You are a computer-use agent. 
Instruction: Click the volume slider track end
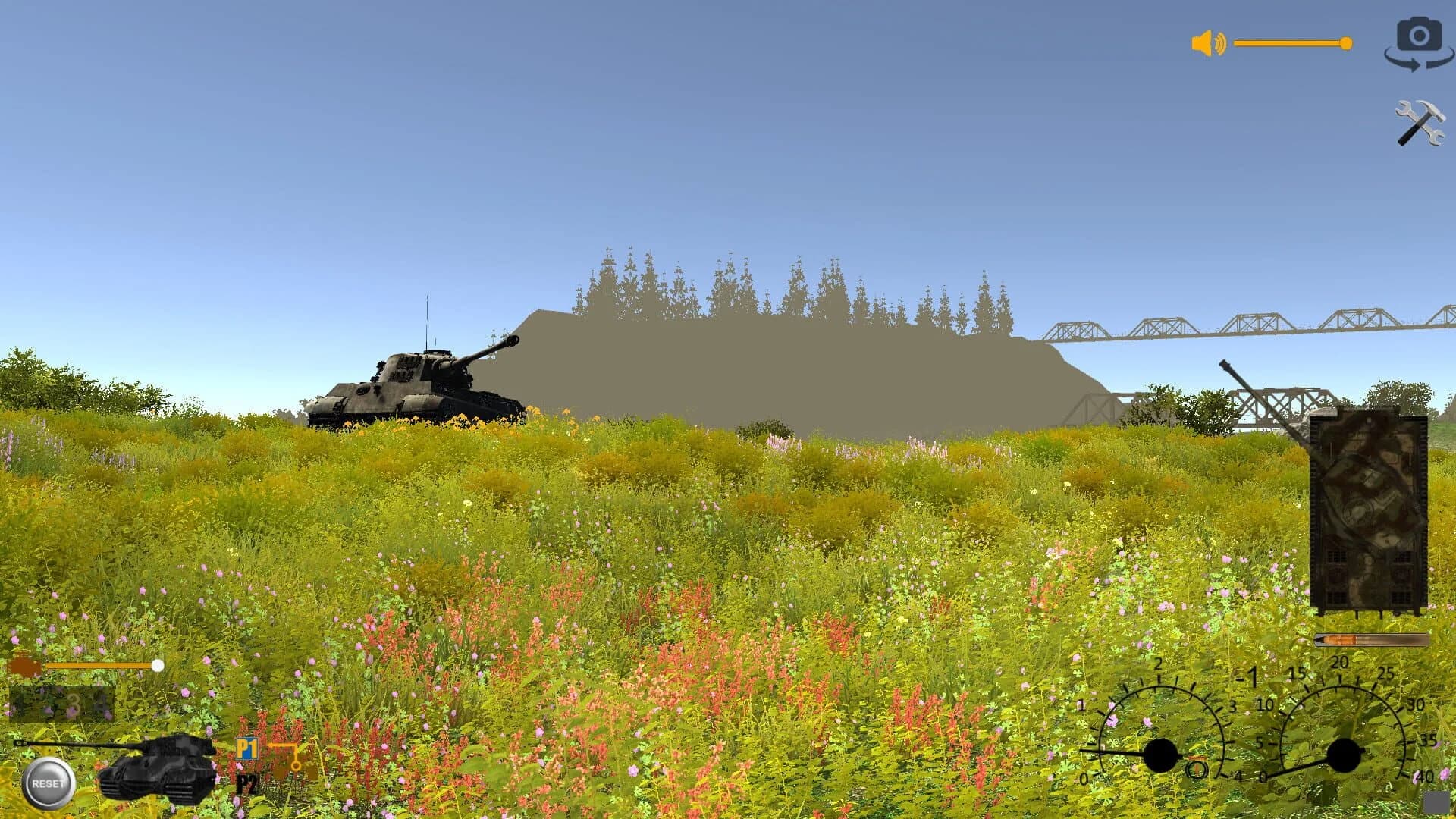1347,43
